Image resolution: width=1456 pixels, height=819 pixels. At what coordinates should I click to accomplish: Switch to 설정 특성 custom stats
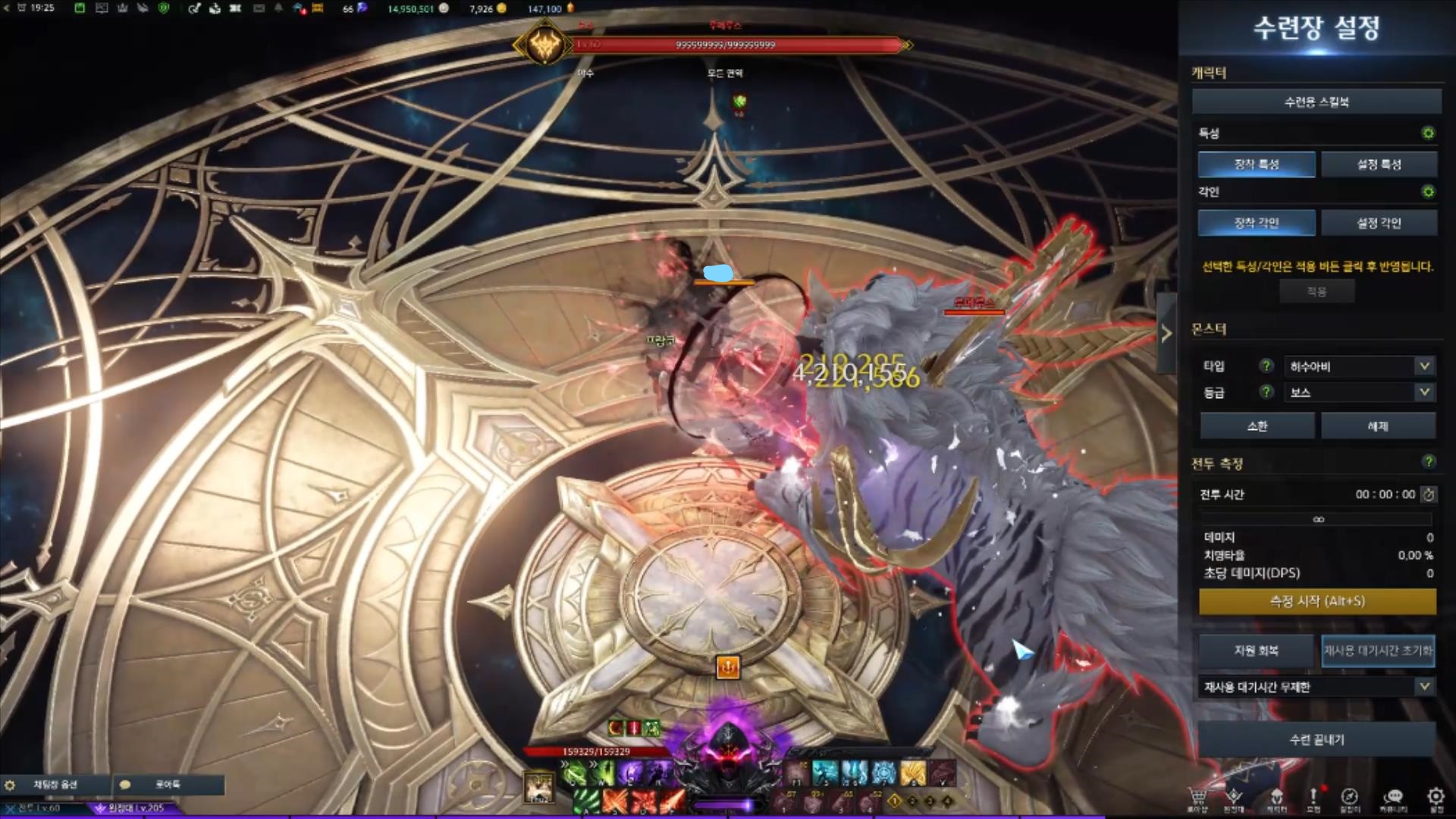tap(1379, 164)
